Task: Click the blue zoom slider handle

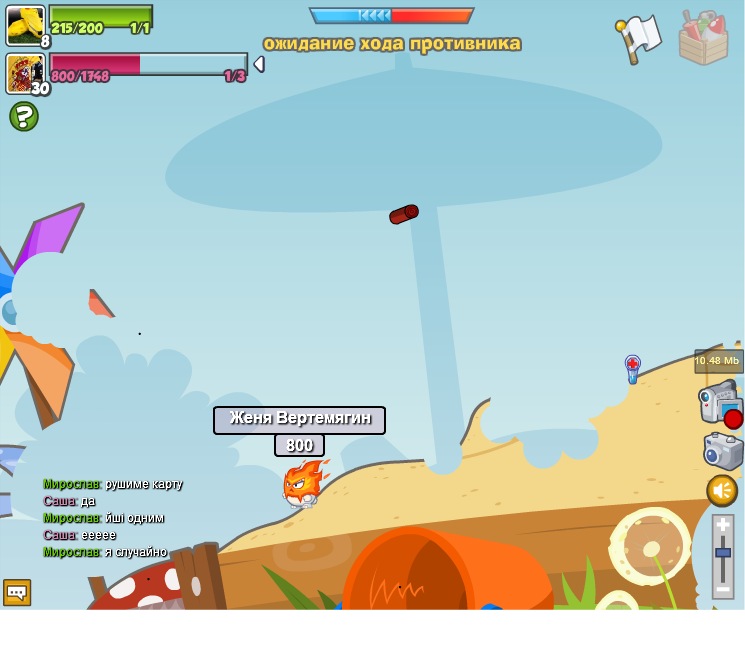Action: 723,552
